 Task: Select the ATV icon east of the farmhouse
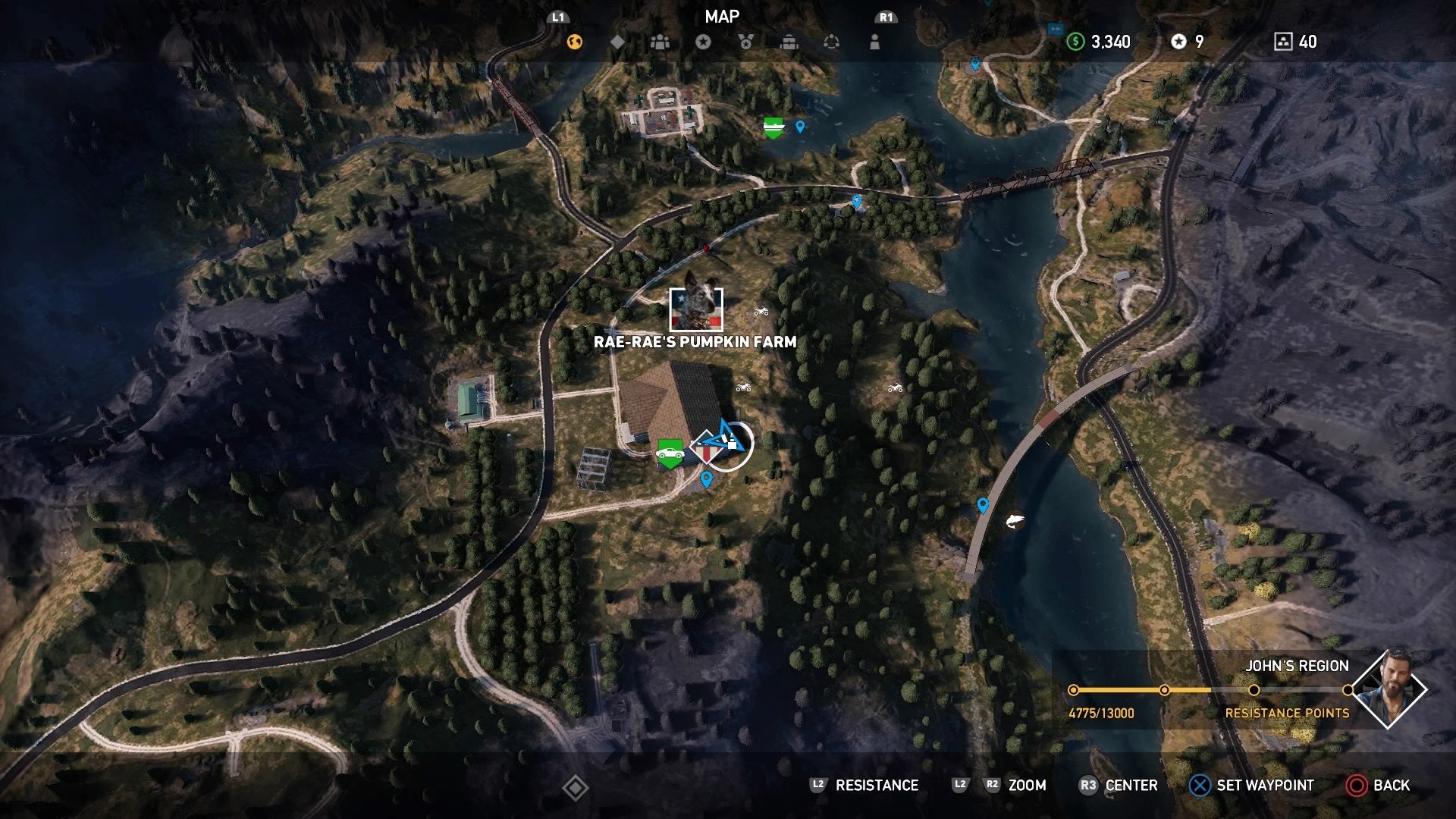pyautogui.click(x=743, y=388)
